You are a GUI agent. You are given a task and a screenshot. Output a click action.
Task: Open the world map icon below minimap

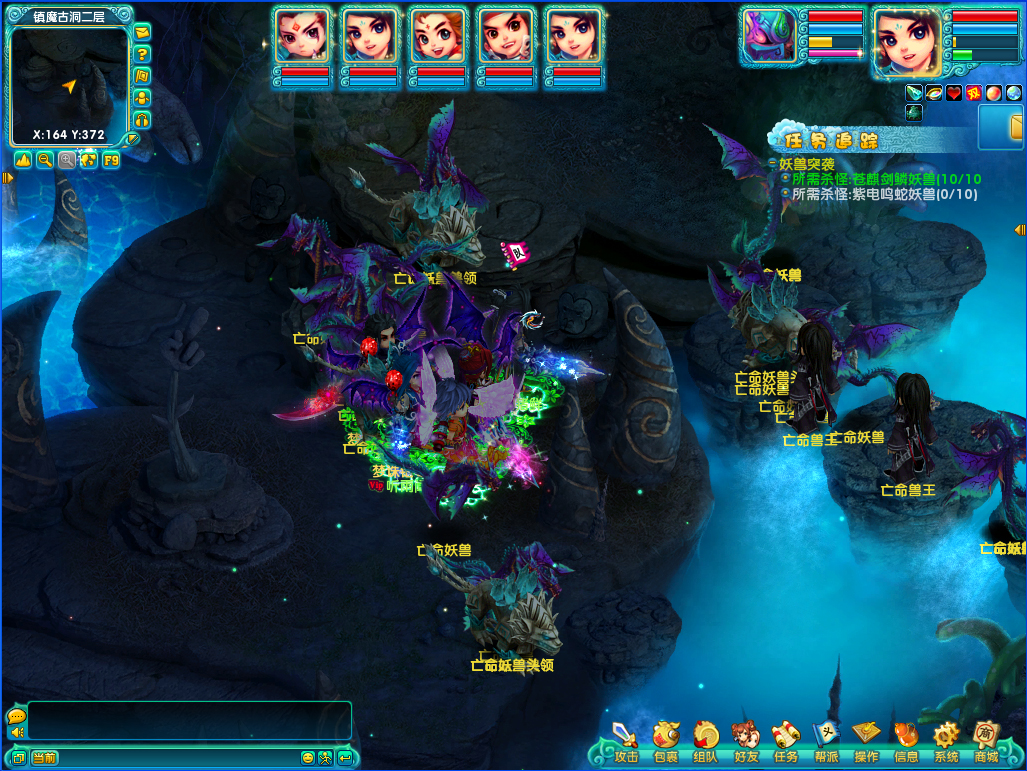coord(89,160)
